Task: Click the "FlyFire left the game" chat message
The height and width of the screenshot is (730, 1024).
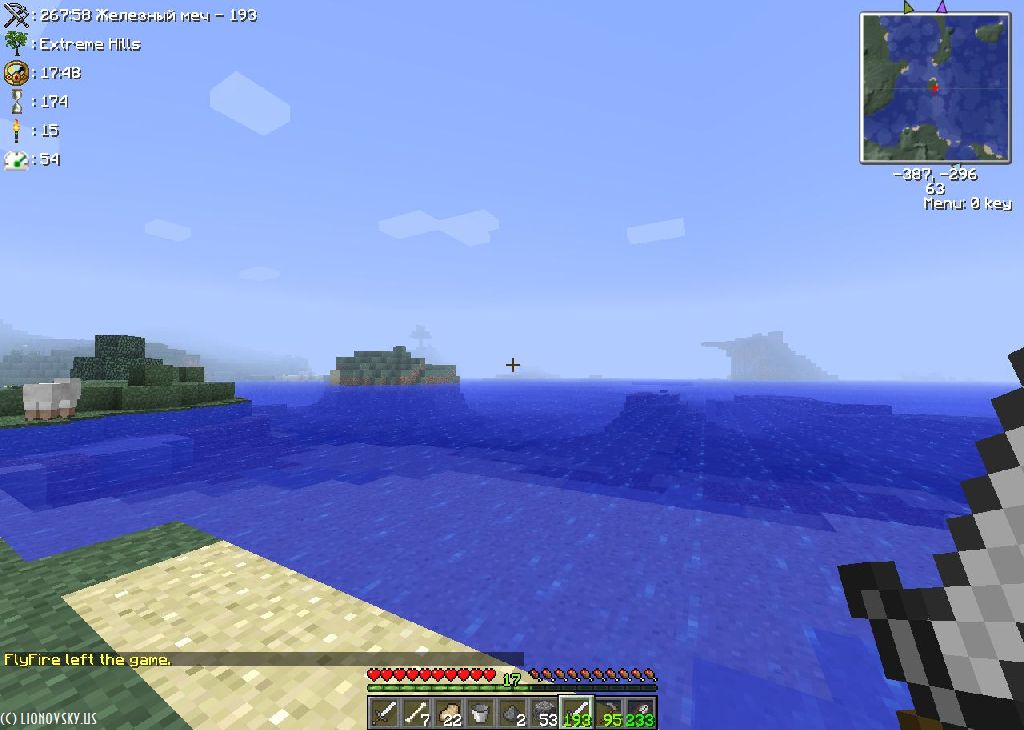Action: pos(87,660)
